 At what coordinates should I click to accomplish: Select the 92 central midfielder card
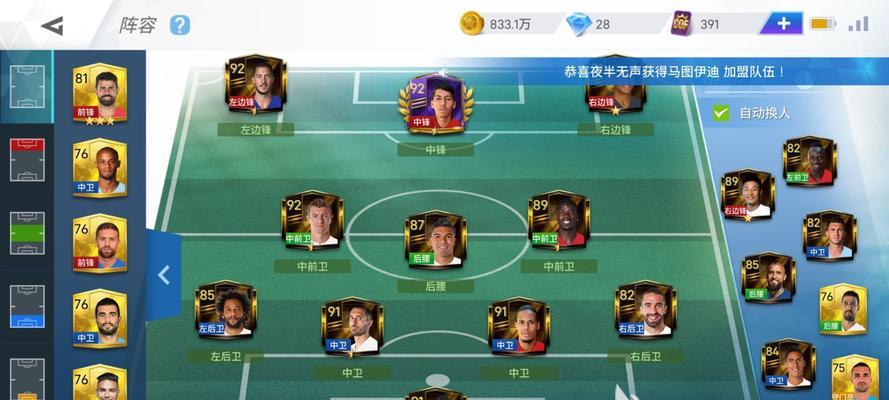pyautogui.click(x=311, y=220)
